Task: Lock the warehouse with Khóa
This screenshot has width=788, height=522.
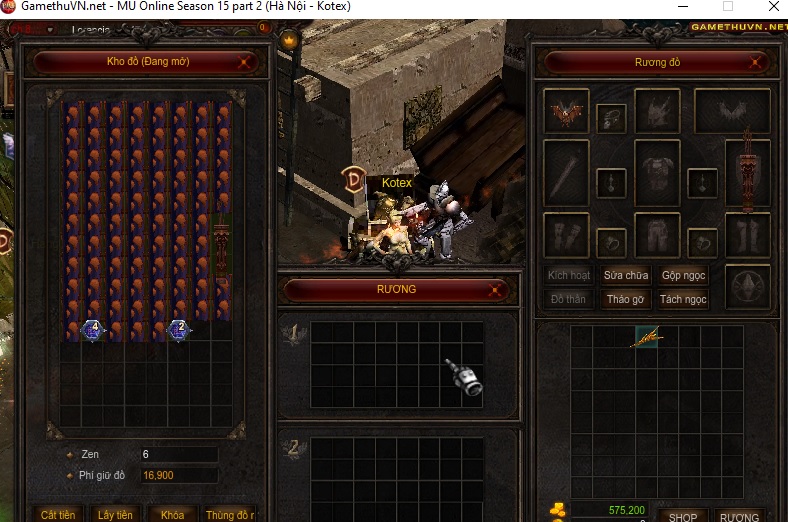Action: coord(172,515)
